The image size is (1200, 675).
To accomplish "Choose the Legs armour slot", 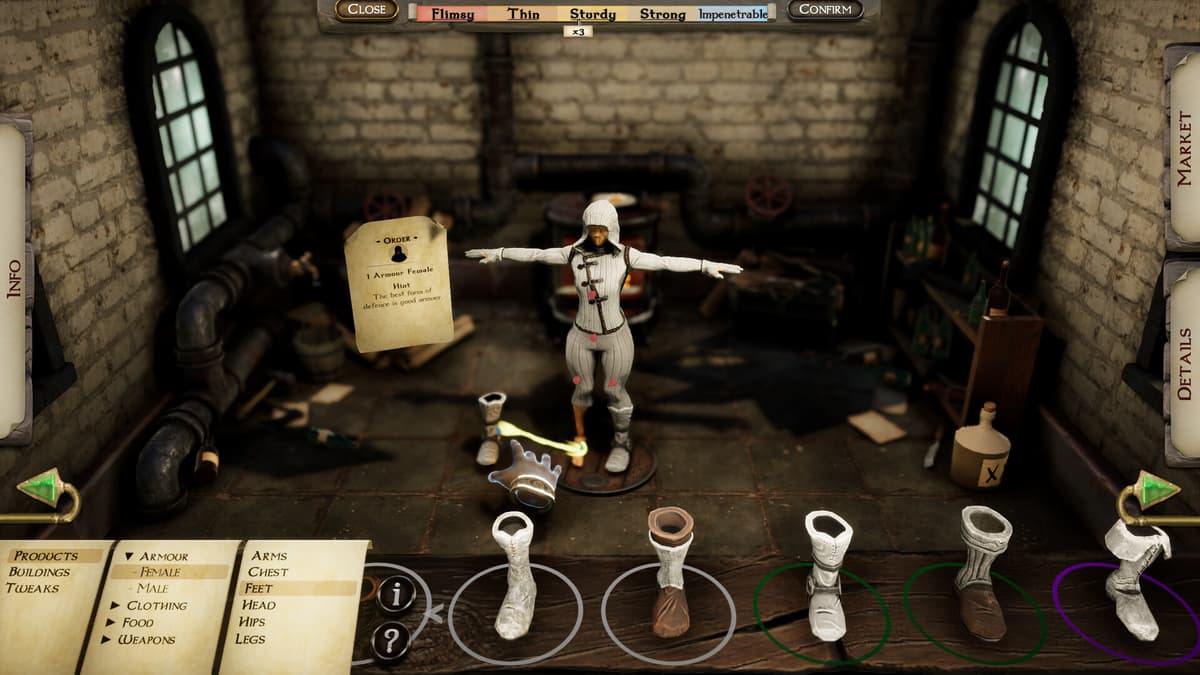I will pyautogui.click(x=252, y=638).
